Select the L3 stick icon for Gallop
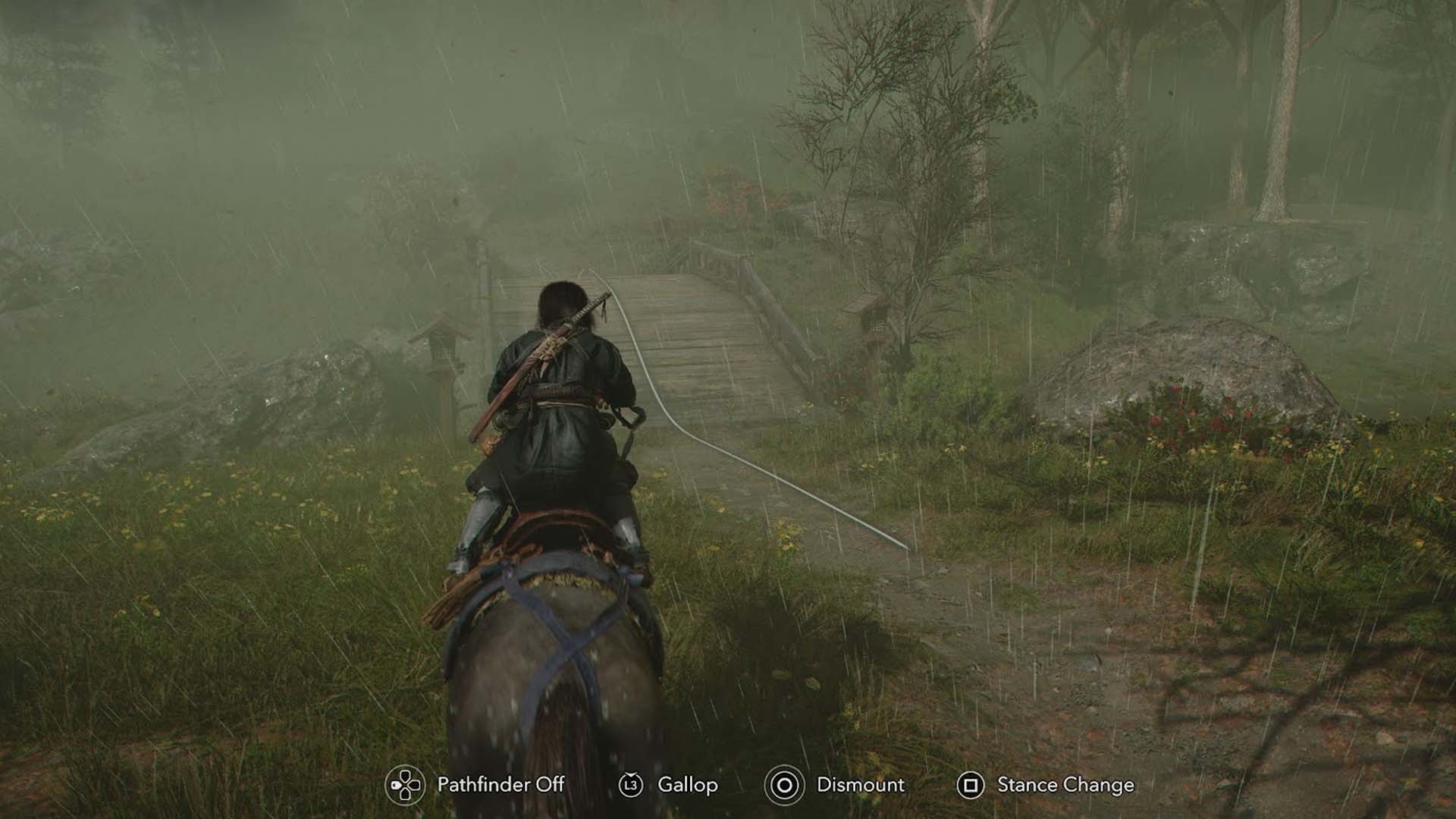Screen dimensions: 1456x819 click(x=629, y=786)
